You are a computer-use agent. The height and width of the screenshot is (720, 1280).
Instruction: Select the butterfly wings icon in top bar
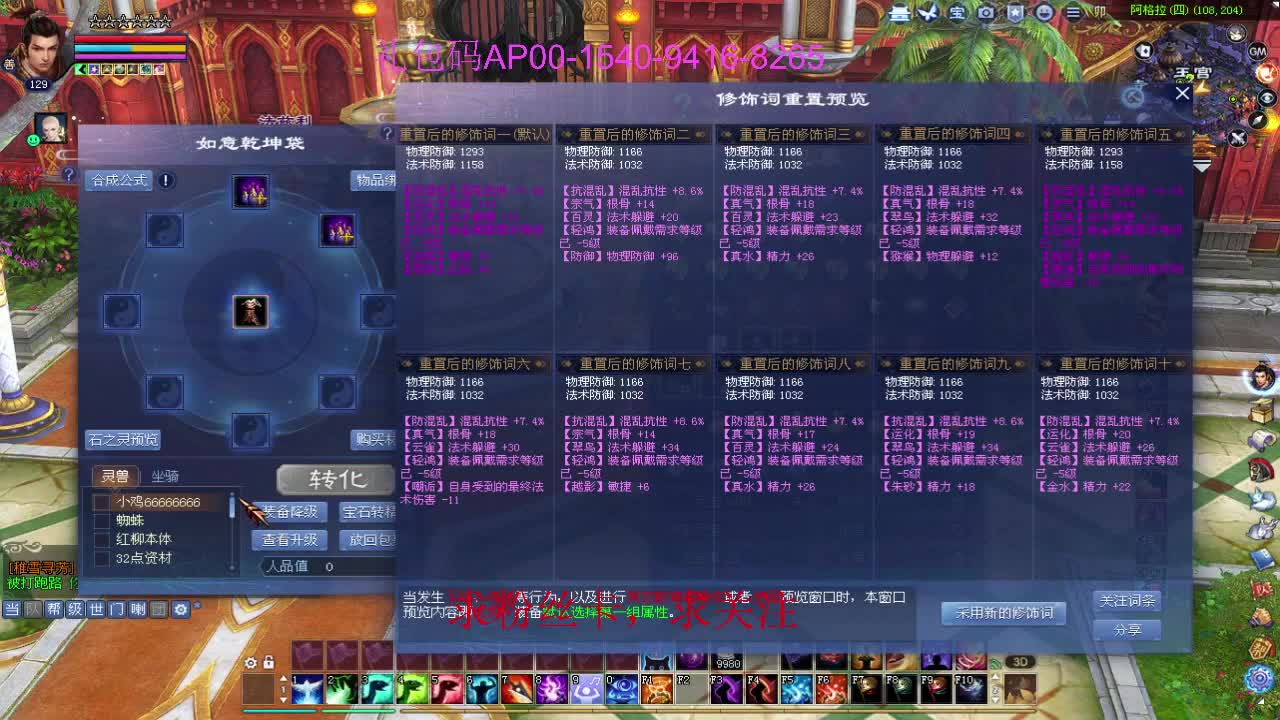(927, 14)
